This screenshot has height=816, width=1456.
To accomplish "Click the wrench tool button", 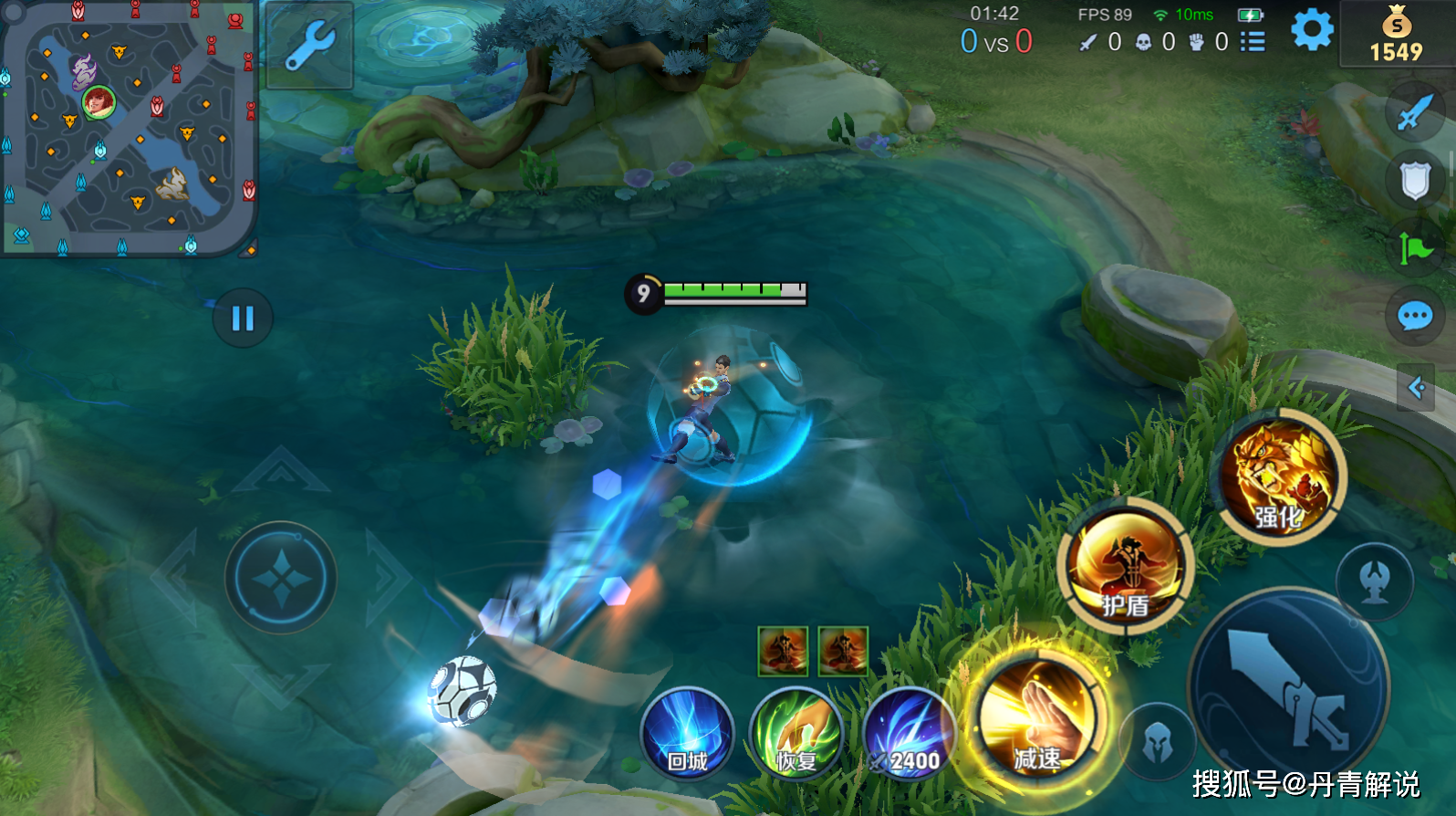I will click(x=310, y=46).
